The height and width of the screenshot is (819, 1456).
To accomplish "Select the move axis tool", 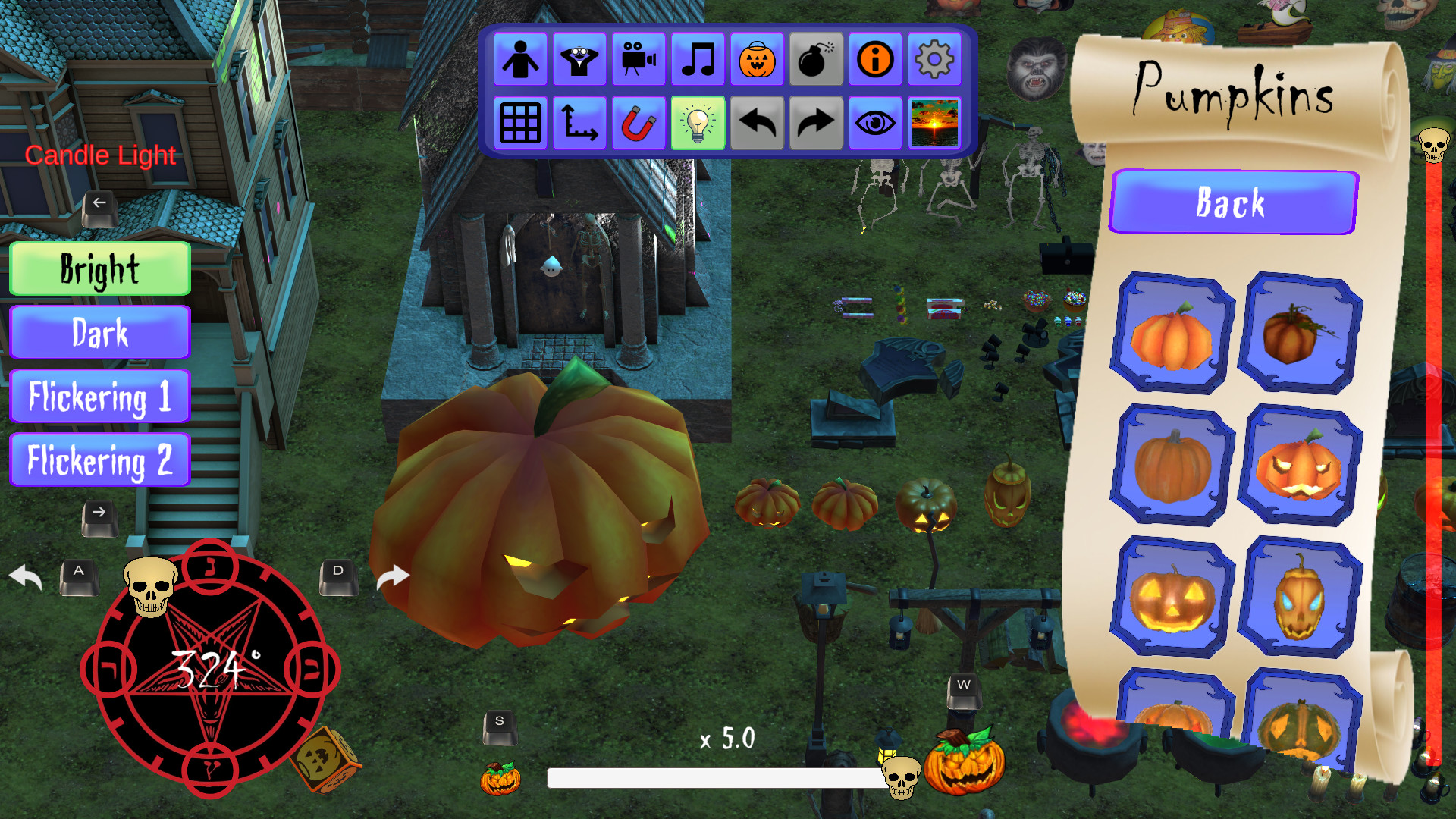I will (x=579, y=122).
